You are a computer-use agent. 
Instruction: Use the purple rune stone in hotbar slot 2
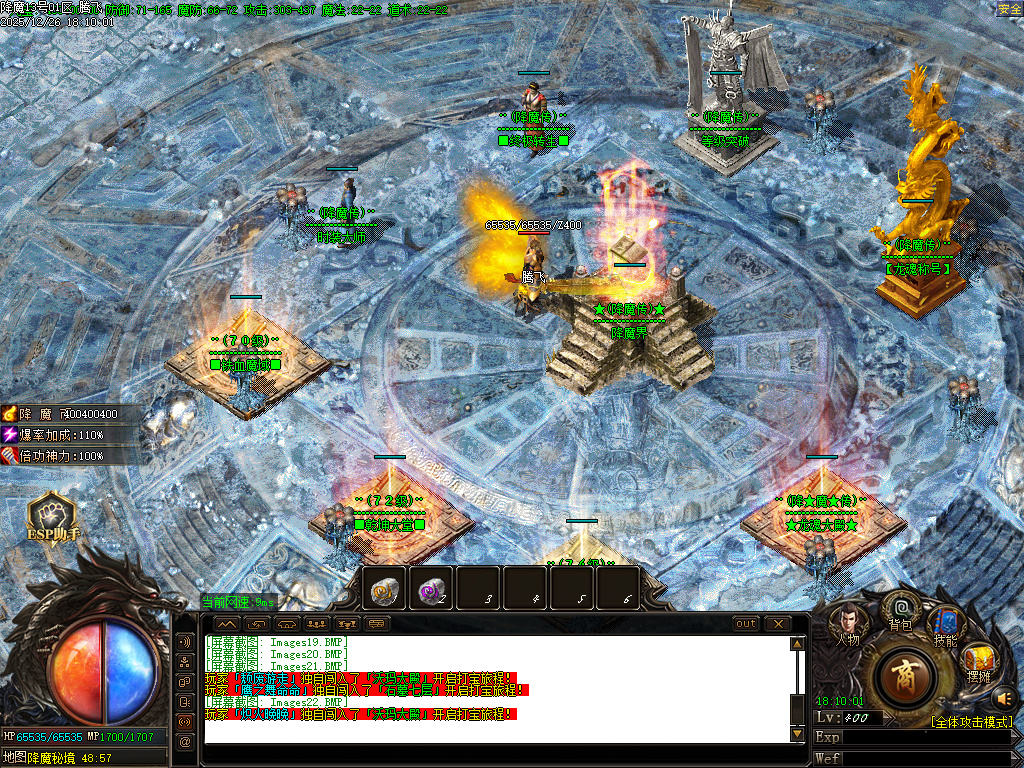(x=432, y=590)
